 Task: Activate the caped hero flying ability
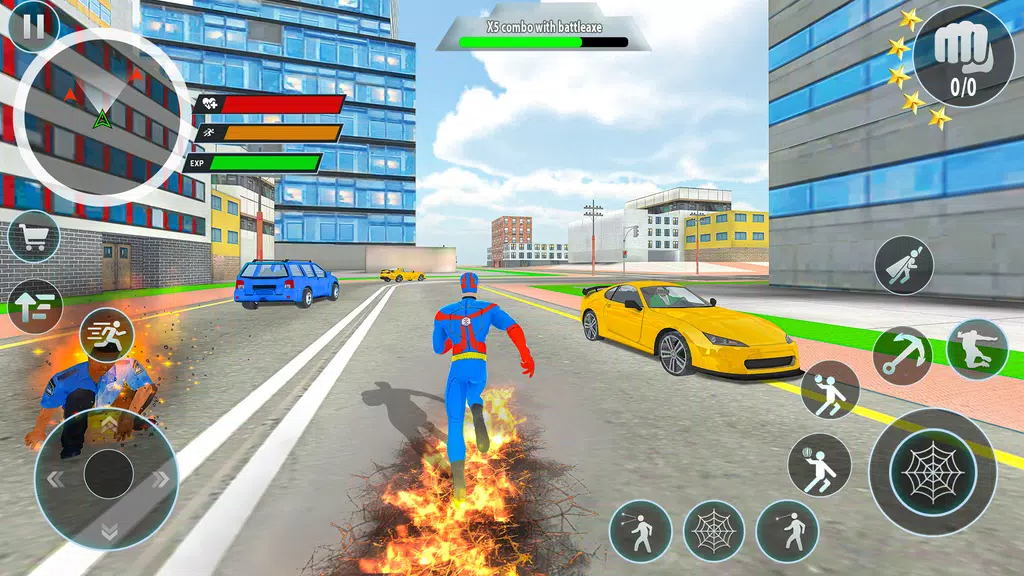904,265
